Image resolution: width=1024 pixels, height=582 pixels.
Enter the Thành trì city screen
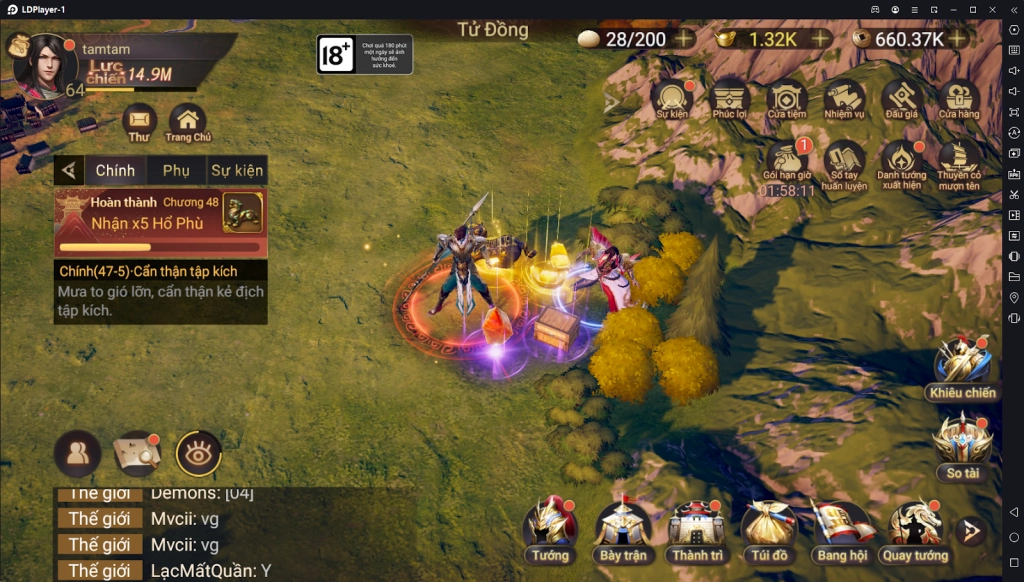click(697, 528)
